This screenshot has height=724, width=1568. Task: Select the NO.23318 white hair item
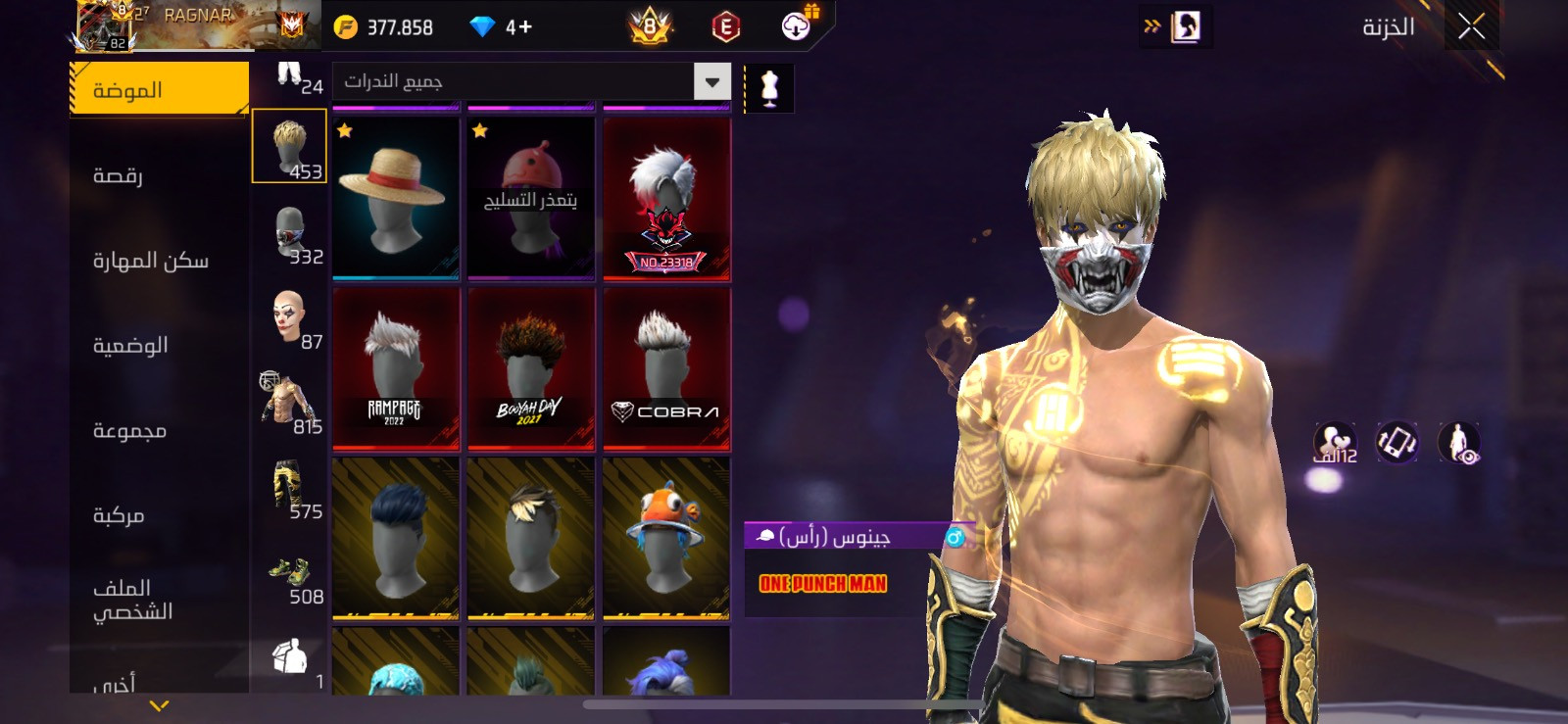coord(666,199)
